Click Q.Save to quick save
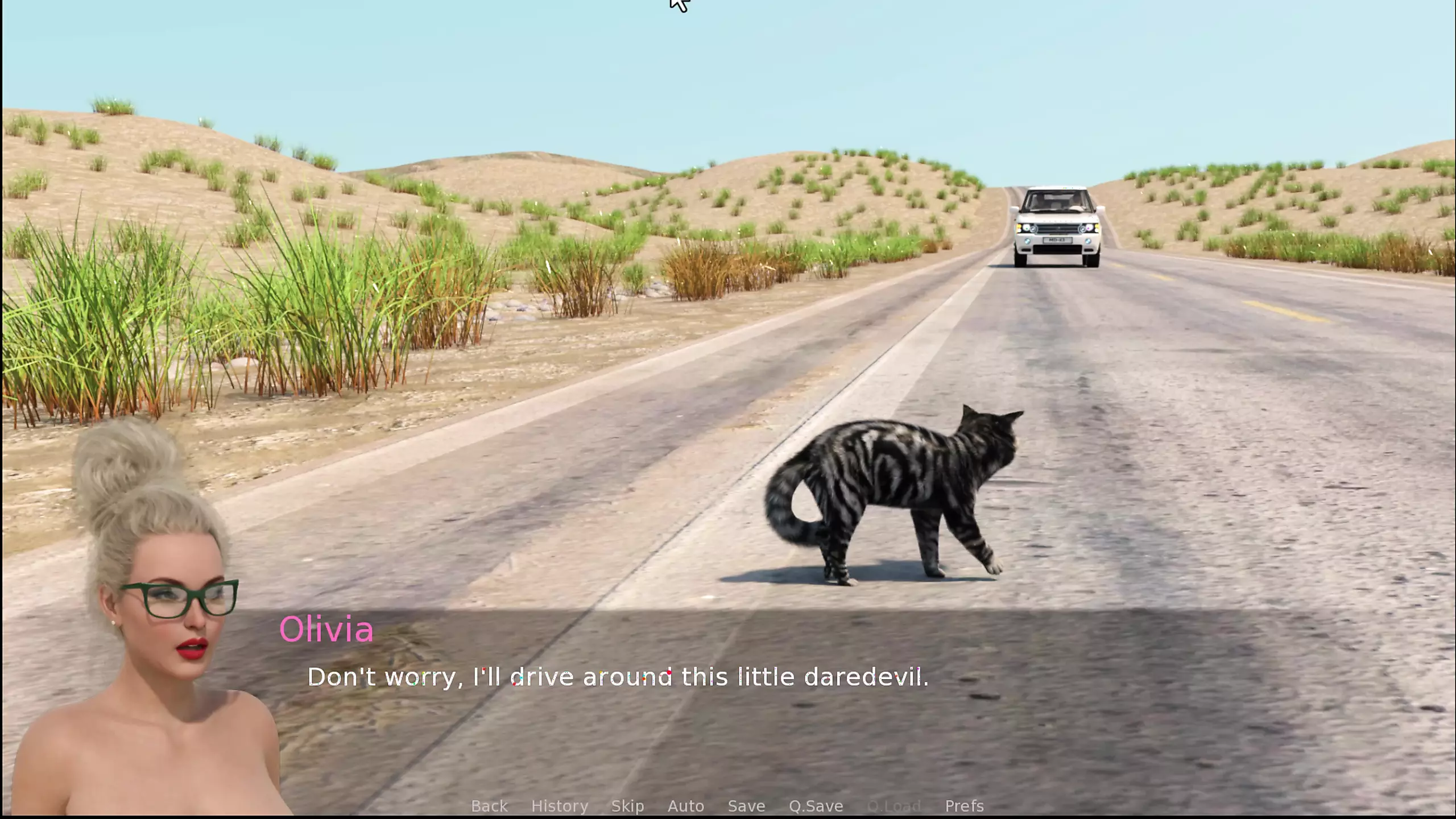1456x819 pixels. 816,806
